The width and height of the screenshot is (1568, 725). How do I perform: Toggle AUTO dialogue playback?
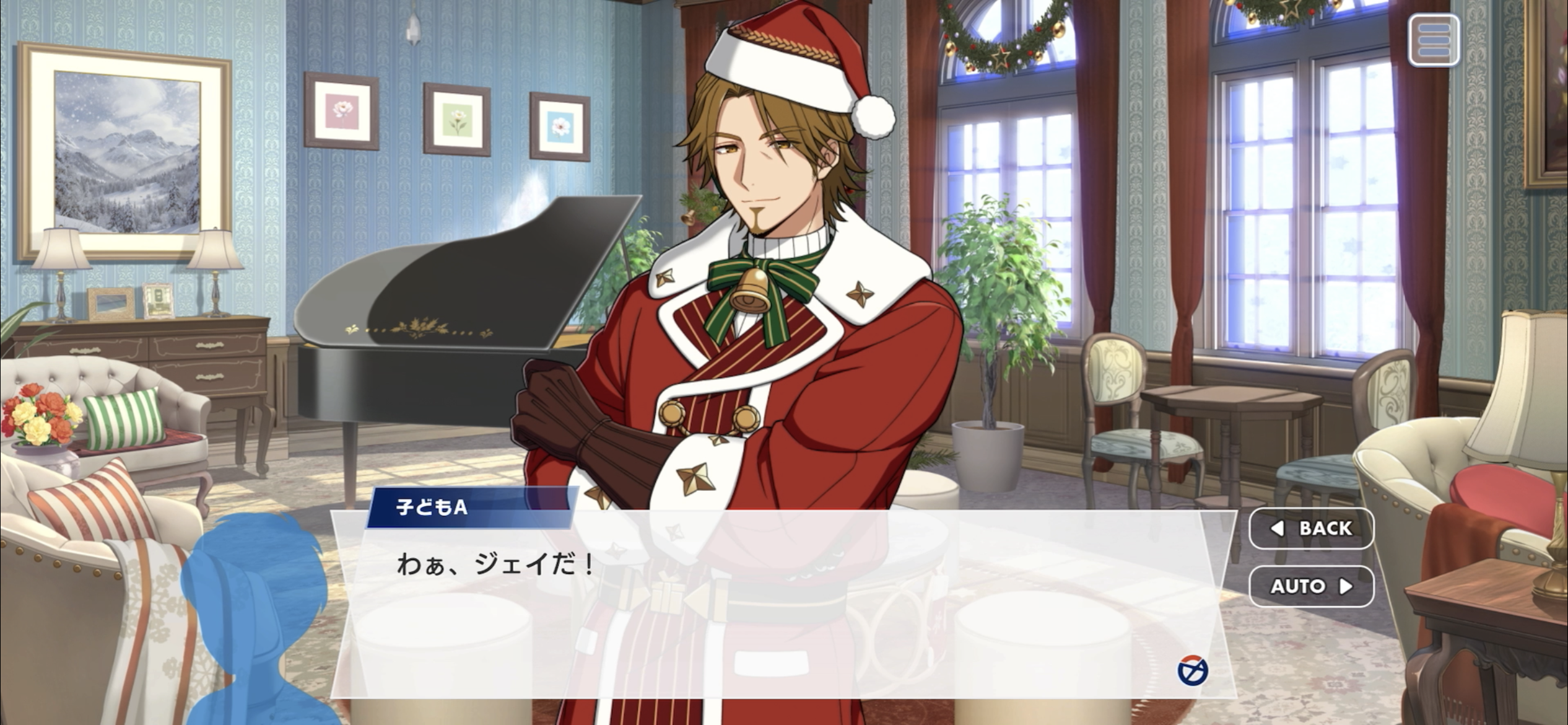point(1311,586)
